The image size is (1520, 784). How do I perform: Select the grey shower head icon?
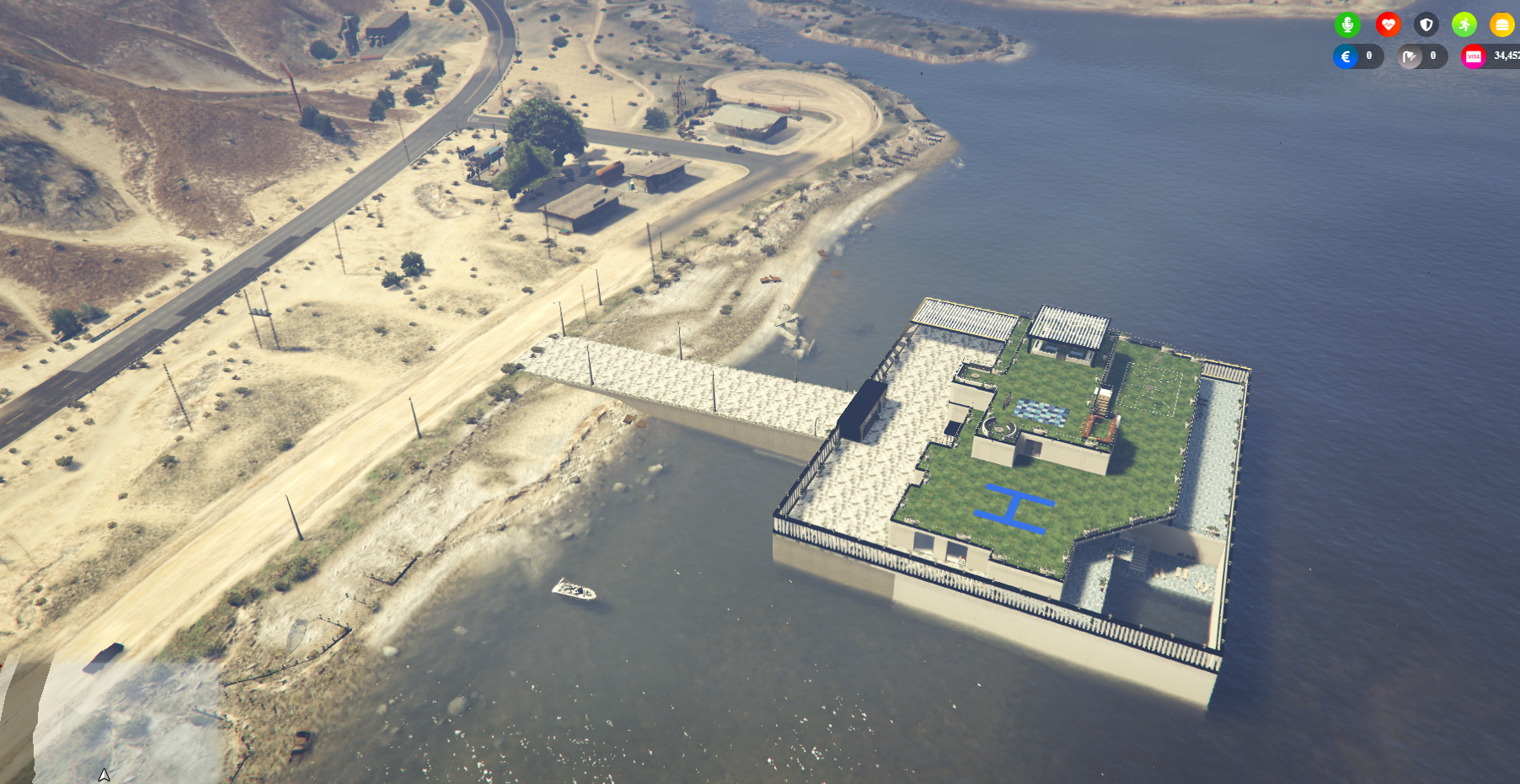(1410, 56)
